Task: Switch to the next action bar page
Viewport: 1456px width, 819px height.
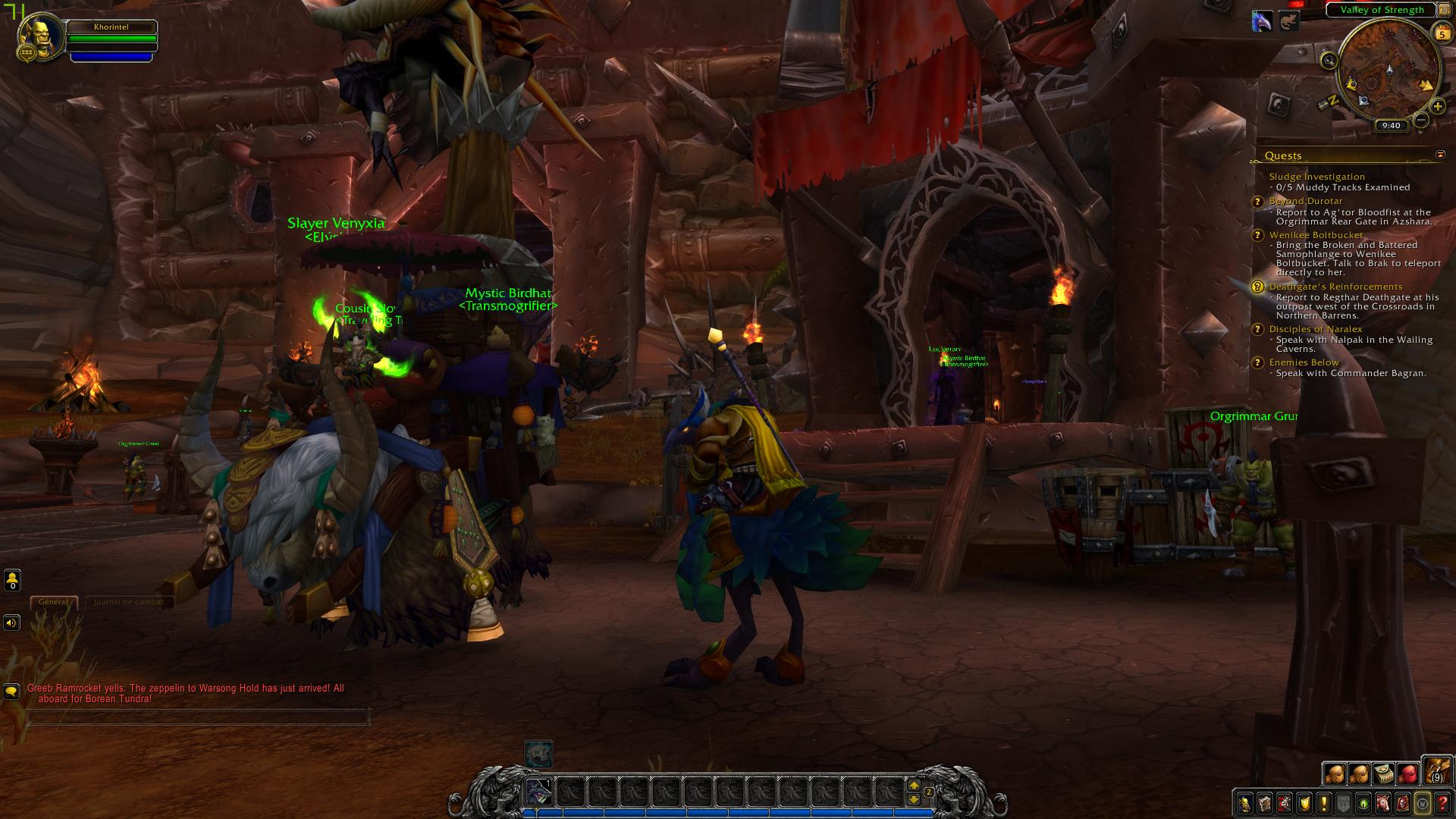Action: click(914, 786)
